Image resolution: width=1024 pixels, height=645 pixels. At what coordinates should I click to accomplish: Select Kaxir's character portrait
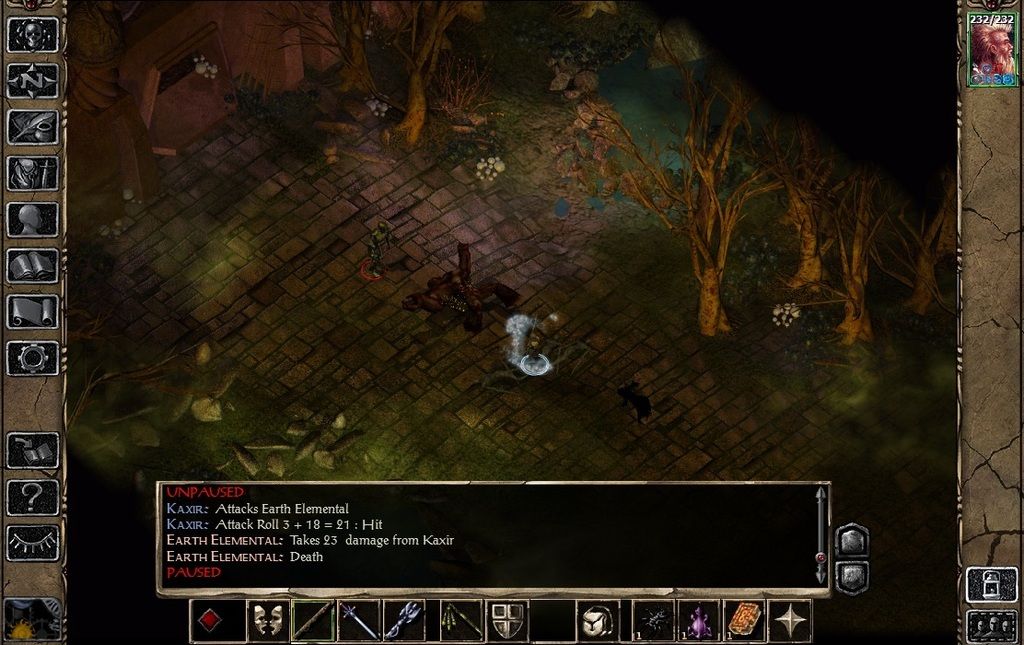(x=991, y=50)
